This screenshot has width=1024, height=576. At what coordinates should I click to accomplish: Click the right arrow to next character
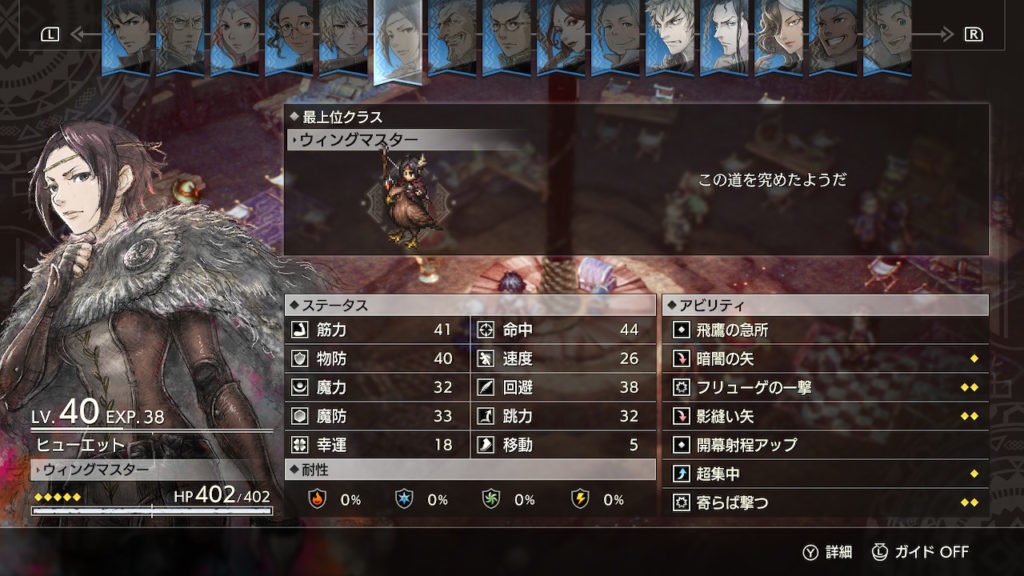[x=973, y=34]
